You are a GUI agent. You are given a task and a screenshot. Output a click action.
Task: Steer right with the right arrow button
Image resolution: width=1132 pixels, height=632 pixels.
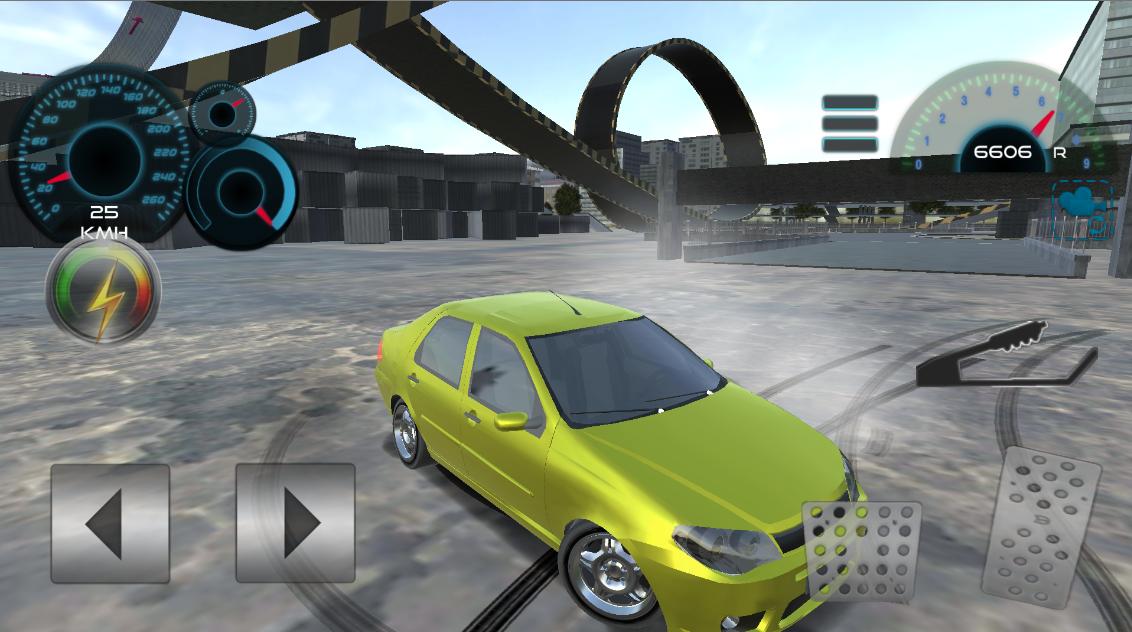pyautogui.click(x=295, y=523)
